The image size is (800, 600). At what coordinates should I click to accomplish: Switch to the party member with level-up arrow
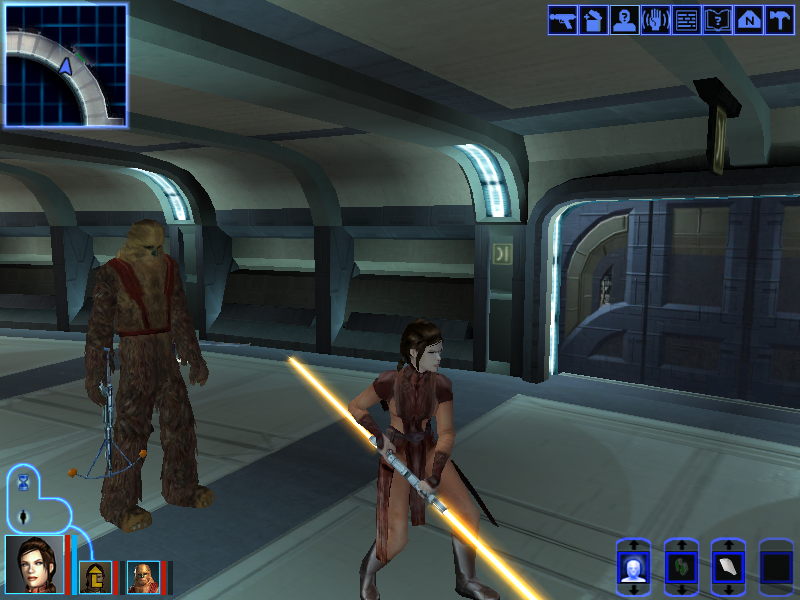(x=97, y=577)
